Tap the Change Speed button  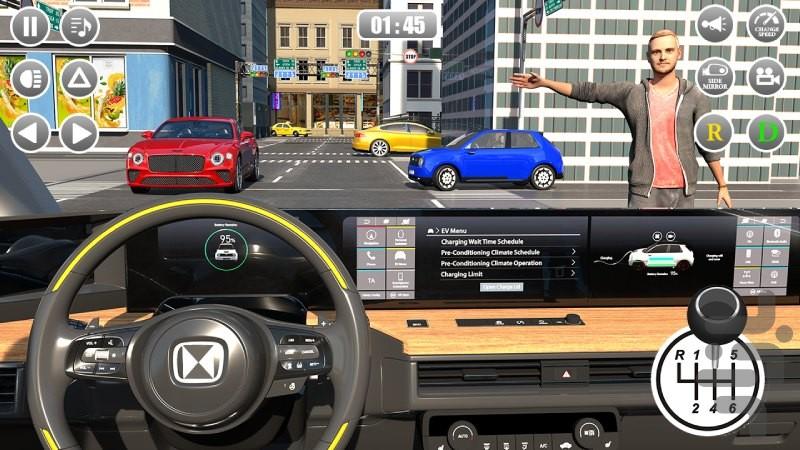click(x=767, y=24)
